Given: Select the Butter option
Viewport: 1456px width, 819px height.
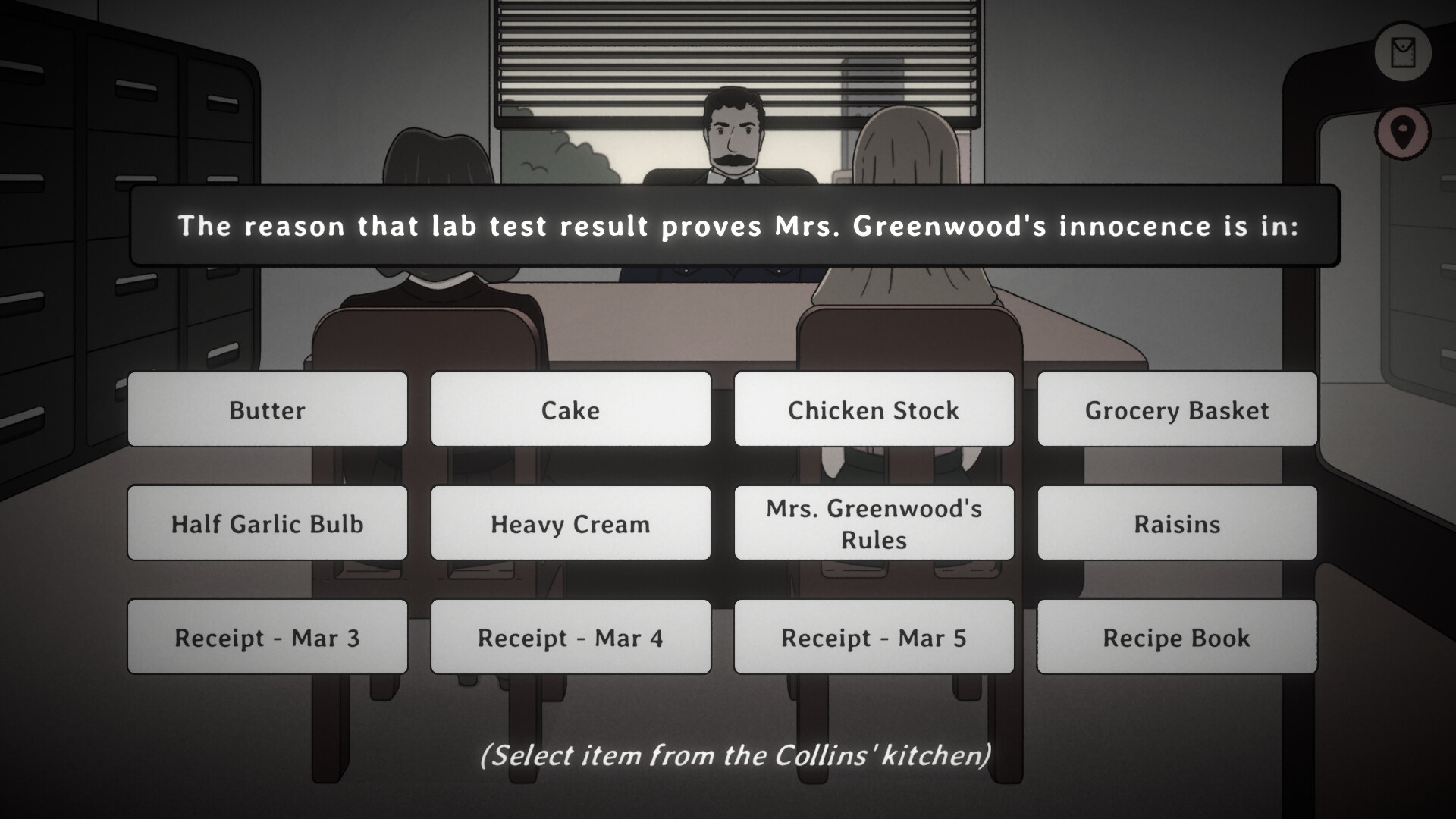Looking at the screenshot, I should click(267, 410).
